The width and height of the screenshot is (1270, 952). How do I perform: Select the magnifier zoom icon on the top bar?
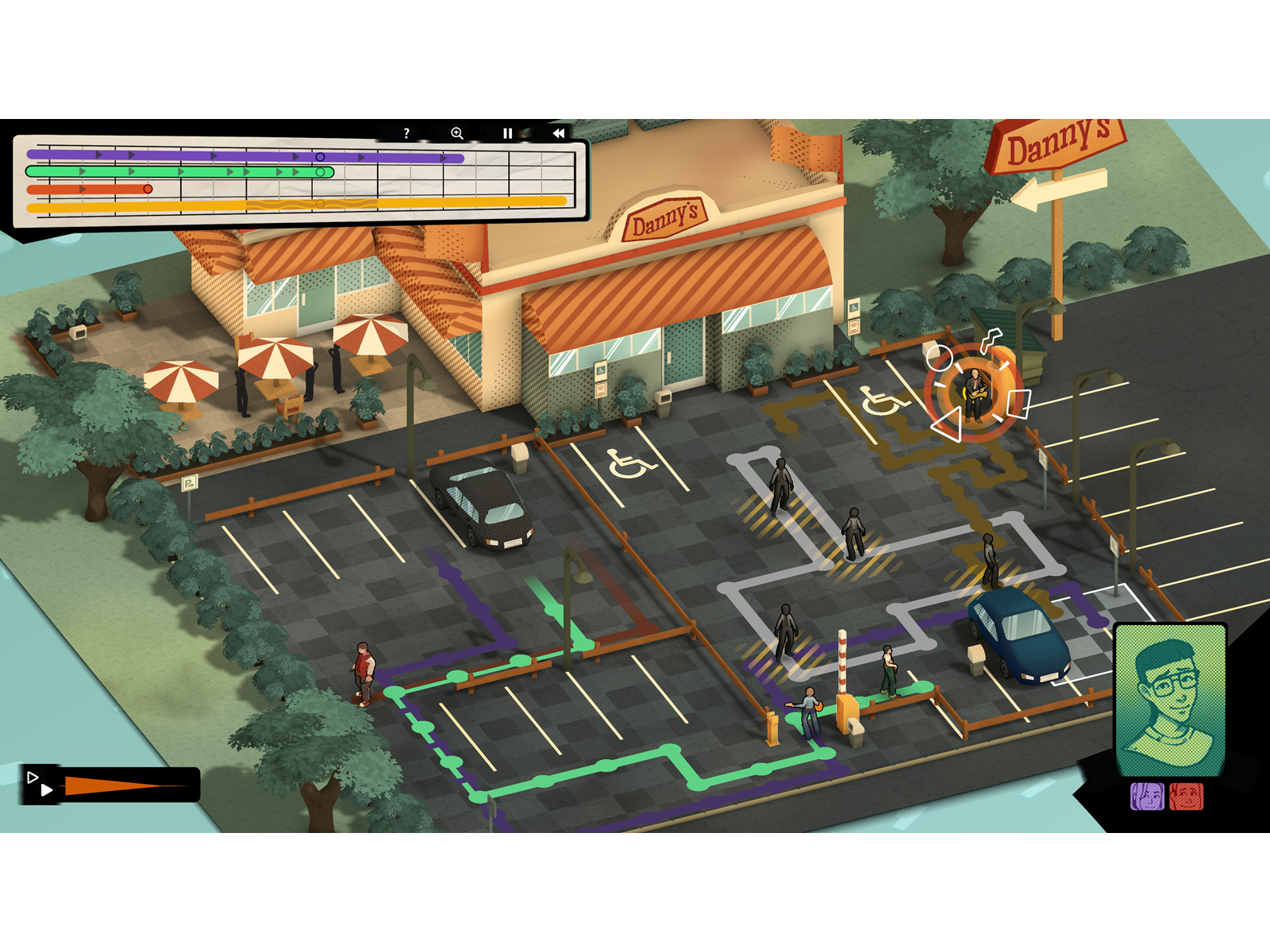[456, 132]
